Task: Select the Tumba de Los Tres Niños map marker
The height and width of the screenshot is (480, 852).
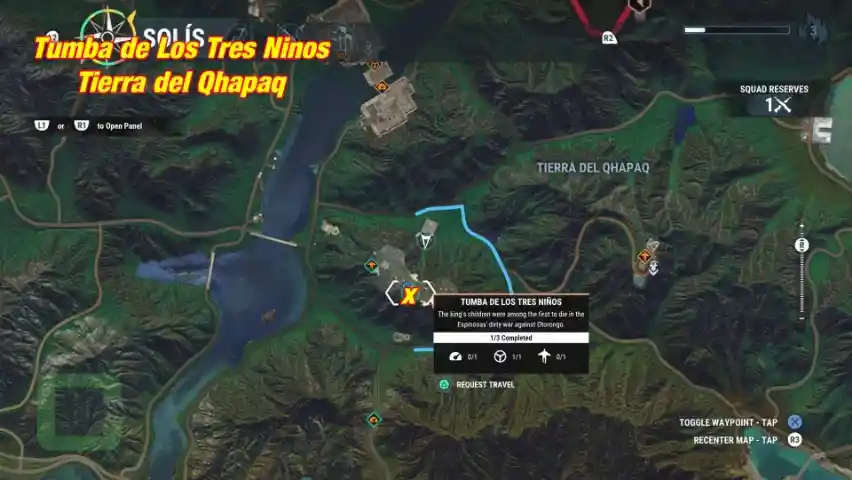Action: tap(409, 294)
